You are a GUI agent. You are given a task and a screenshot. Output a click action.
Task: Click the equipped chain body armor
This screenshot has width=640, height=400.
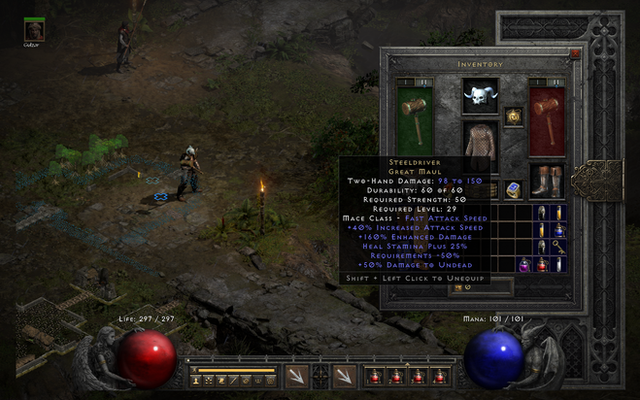click(x=481, y=142)
